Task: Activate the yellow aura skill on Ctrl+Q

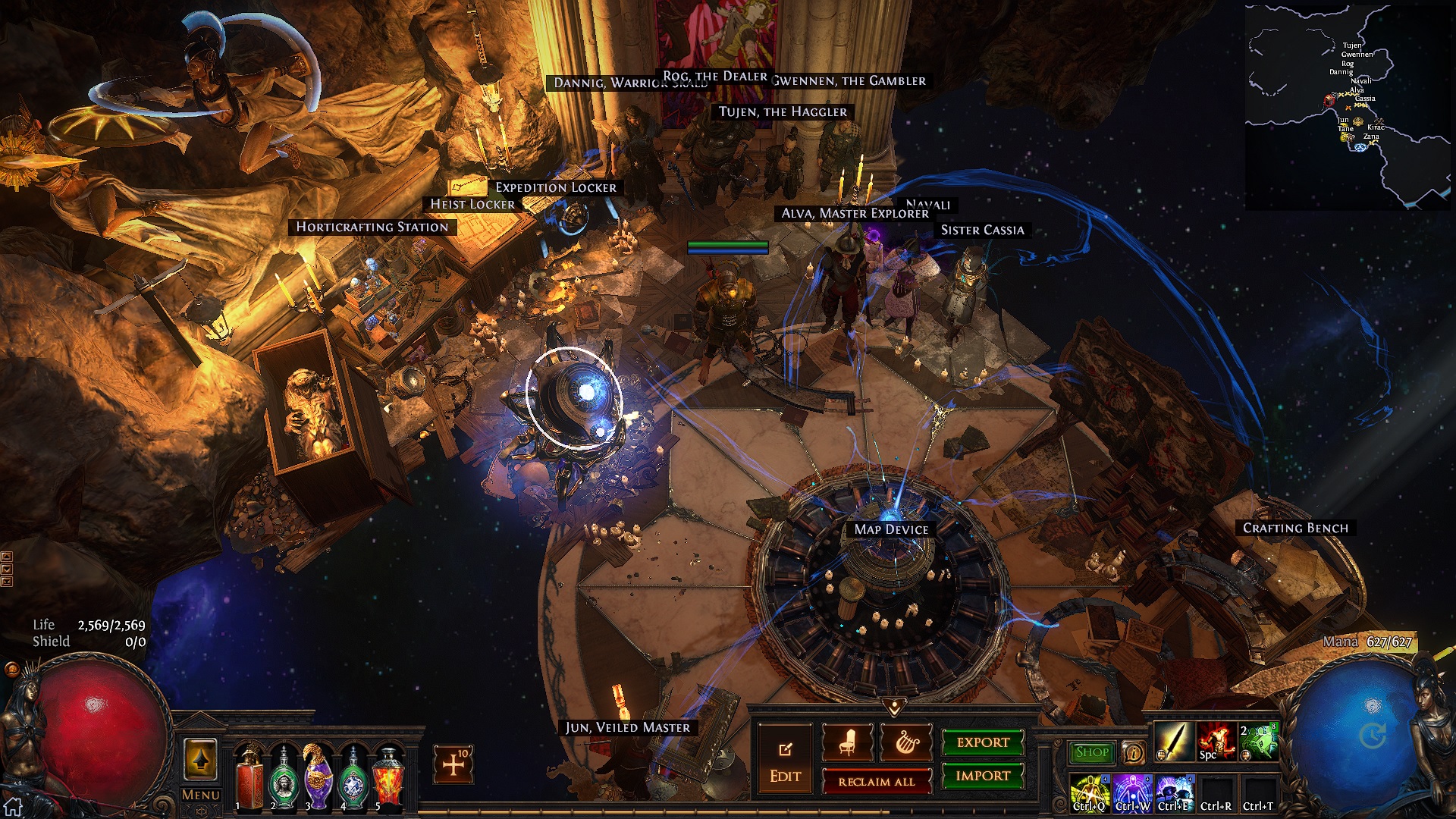Action: (1090, 793)
